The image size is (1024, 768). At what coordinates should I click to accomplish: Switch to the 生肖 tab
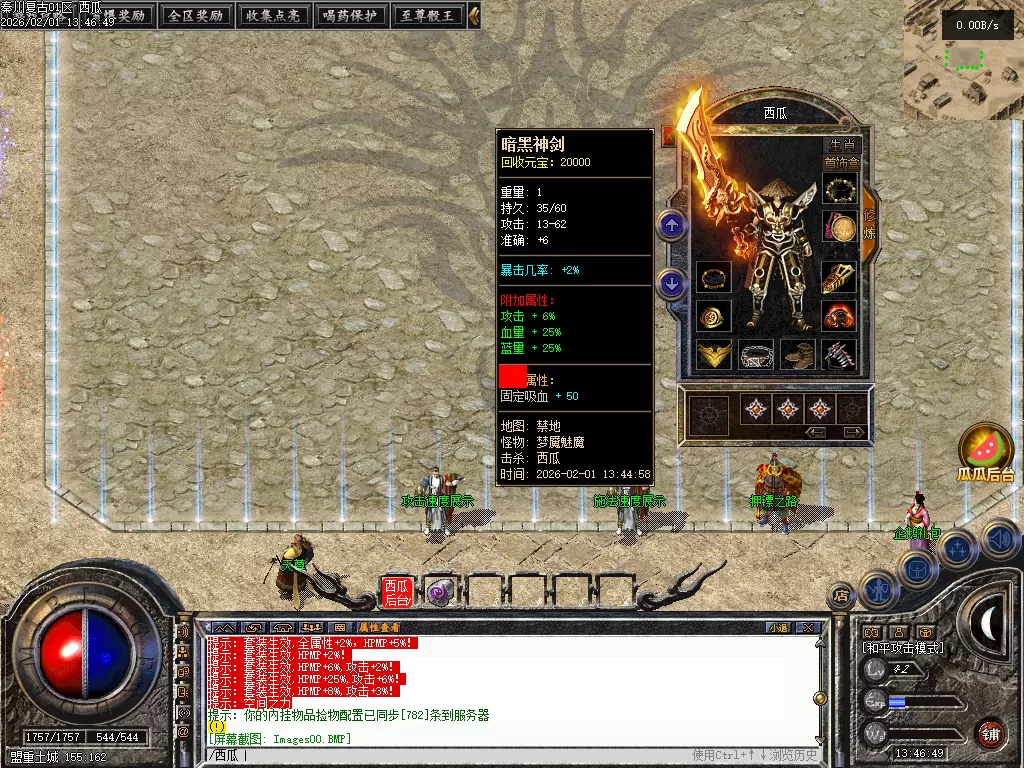(x=842, y=145)
